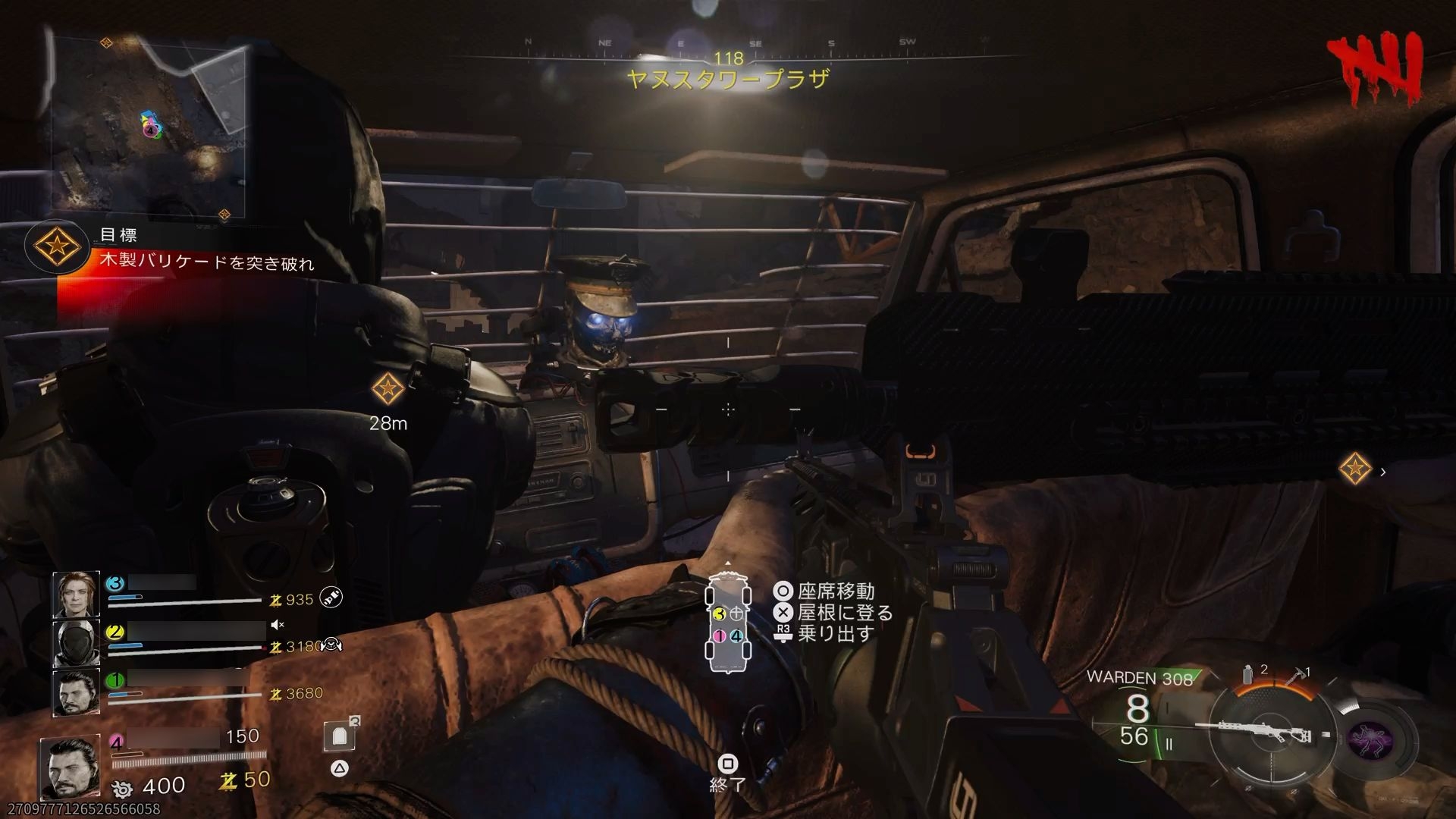Select squad member 3's red-haired portrait
The width and height of the screenshot is (1456, 819).
[x=76, y=594]
